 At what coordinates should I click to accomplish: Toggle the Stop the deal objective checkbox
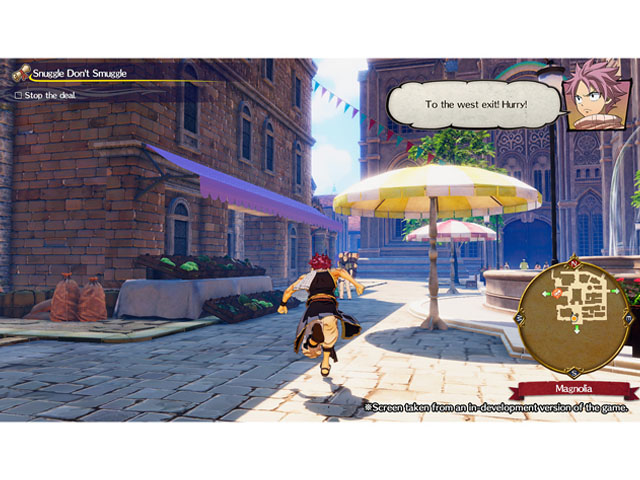click(x=18, y=96)
